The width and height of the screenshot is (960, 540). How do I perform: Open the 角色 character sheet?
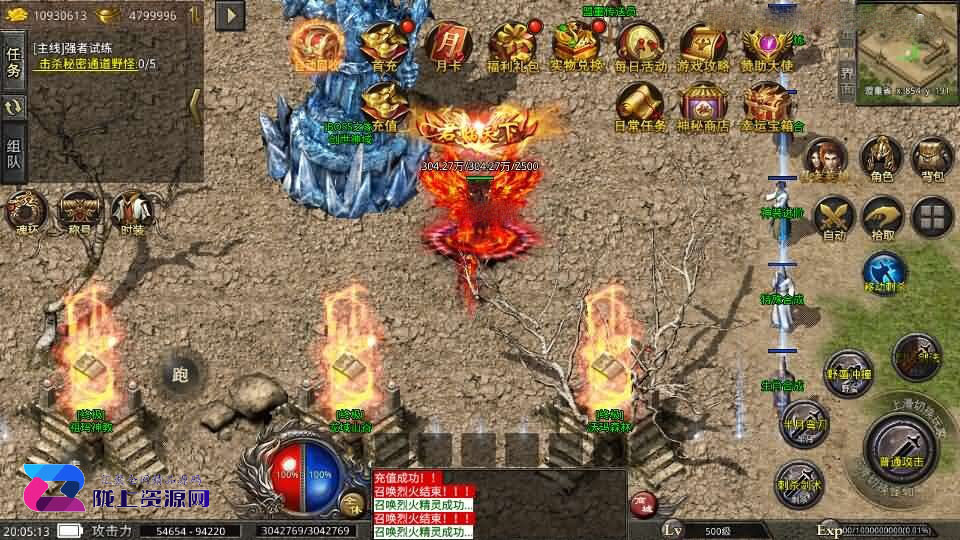pyautogui.click(x=881, y=159)
